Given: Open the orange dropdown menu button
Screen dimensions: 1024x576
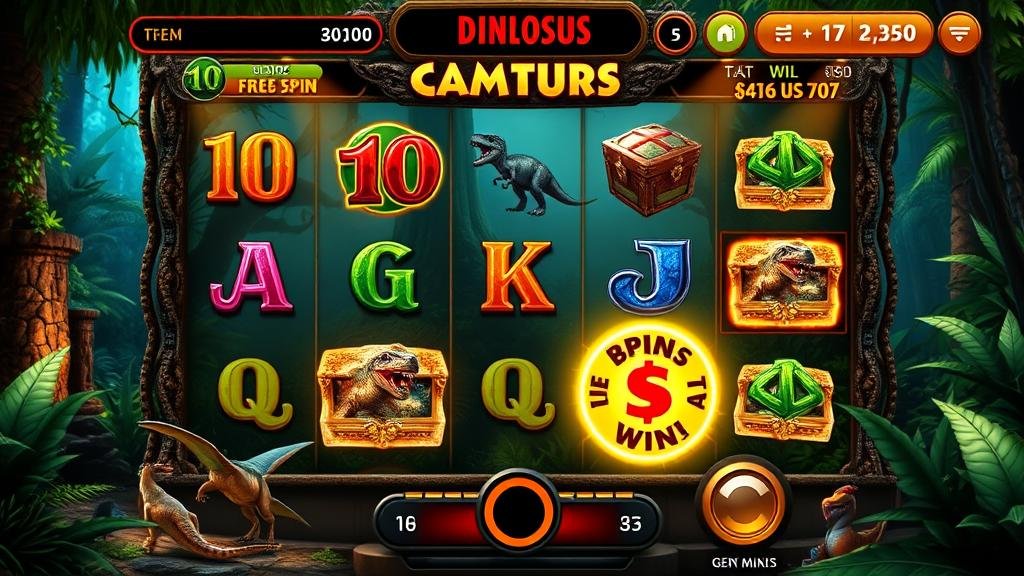Looking at the screenshot, I should (961, 34).
